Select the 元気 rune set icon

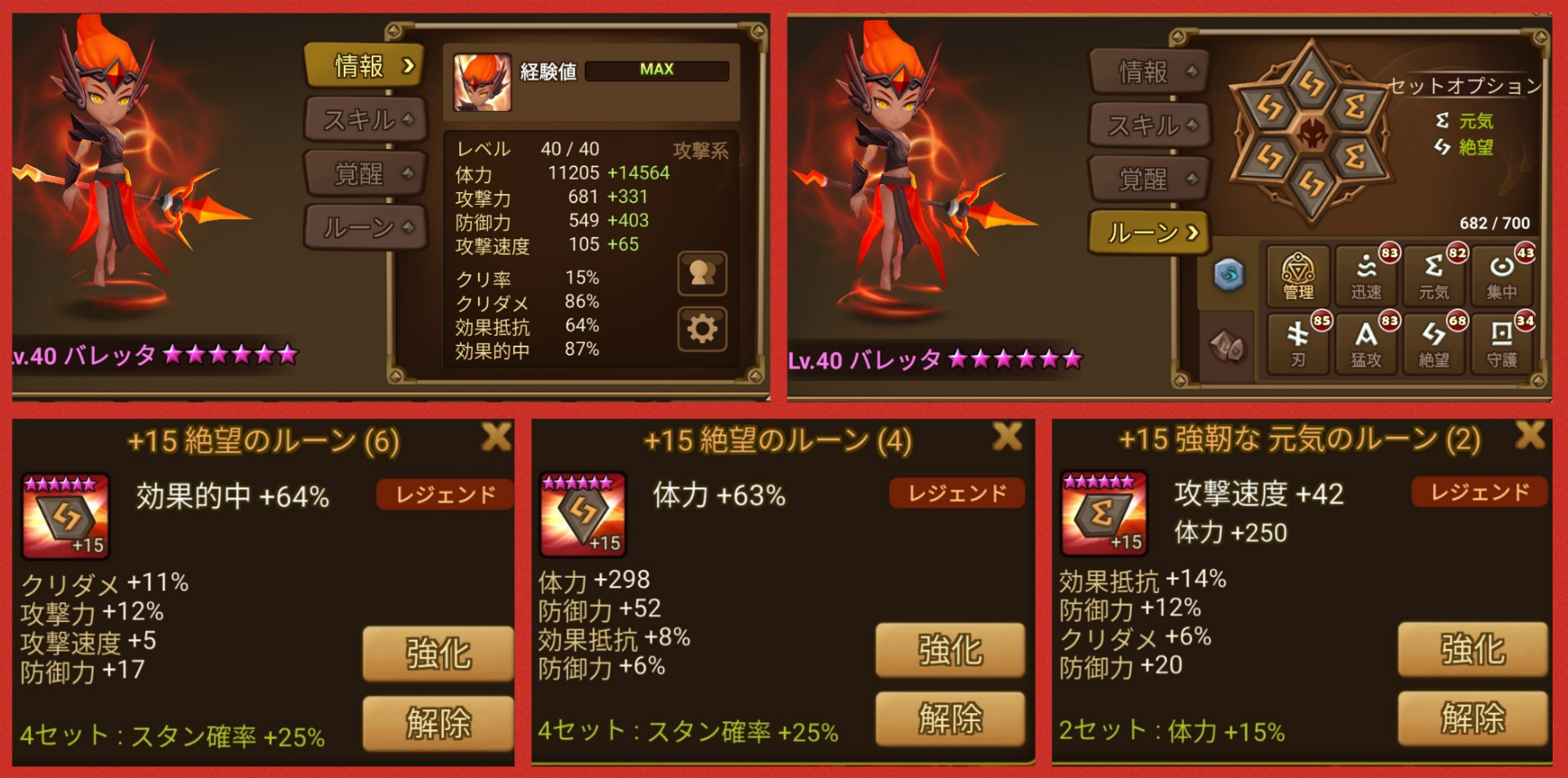tap(1434, 275)
